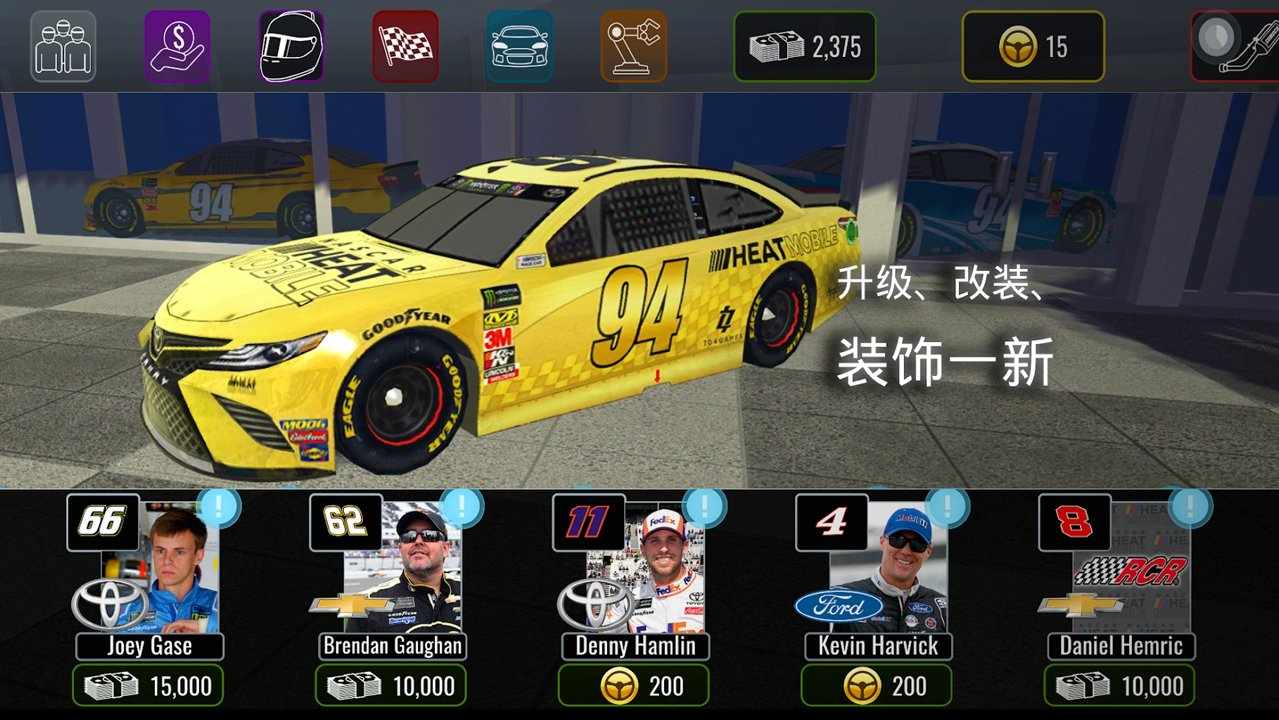Select the orange robot arm icon

633,46
